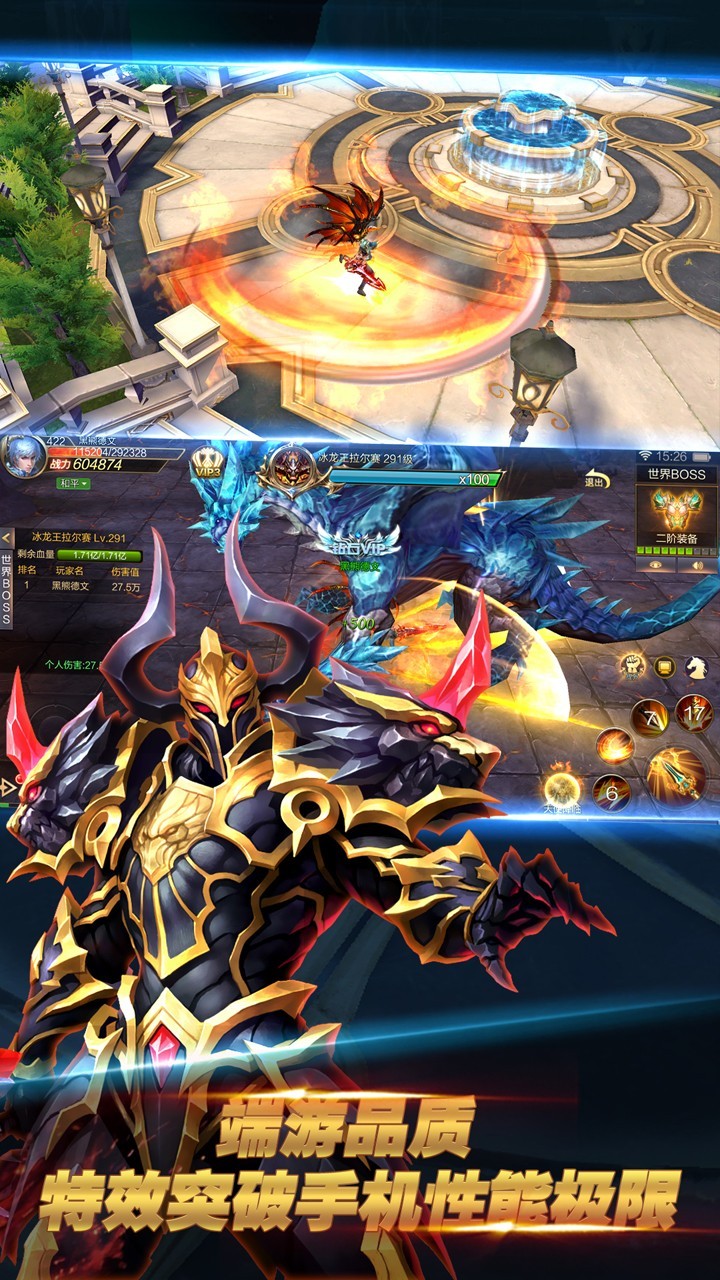Use the golden sword basic attack
The image size is (720, 1280).
point(675,775)
